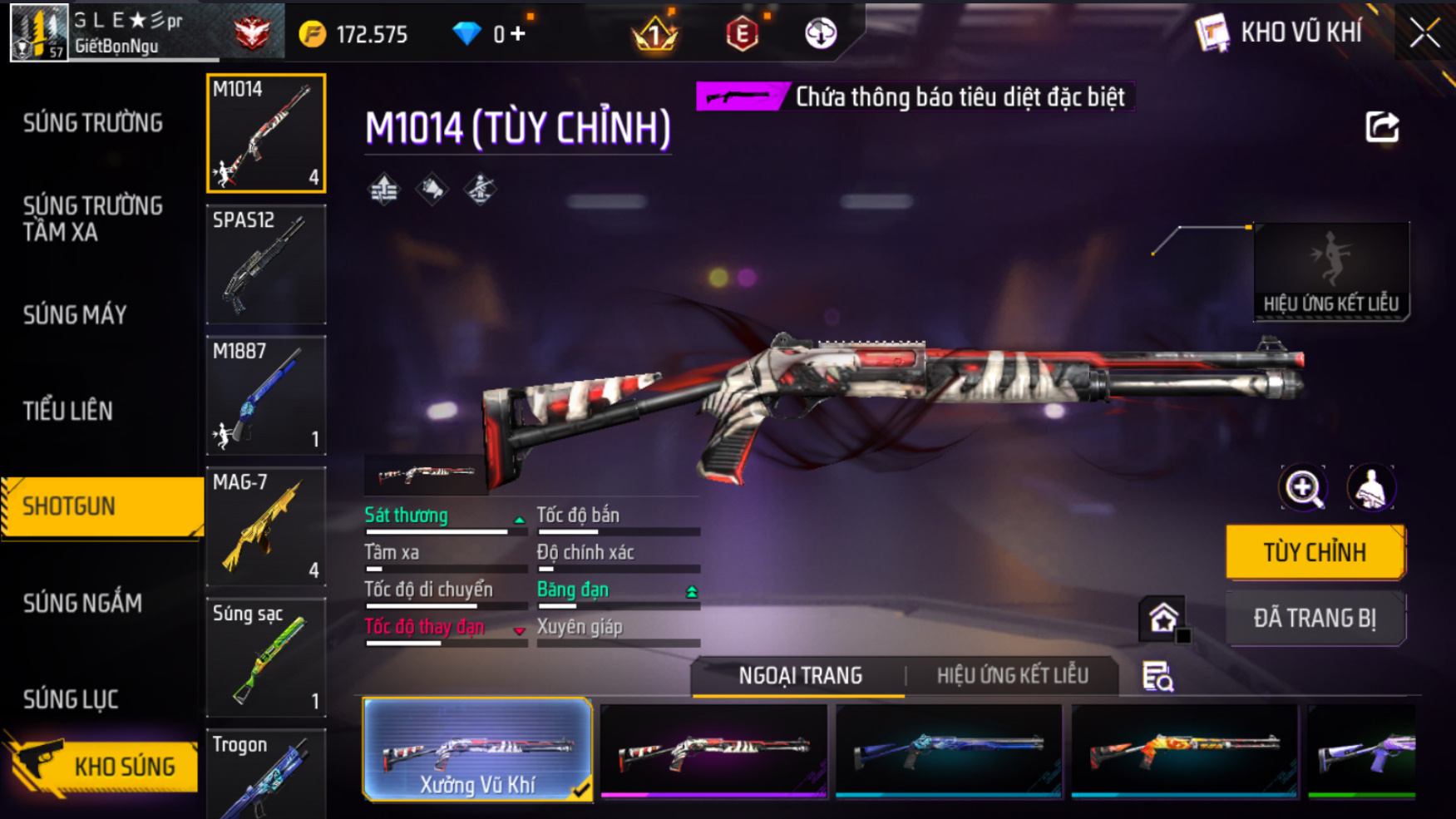Viewport: 1456px width, 819px height.
Task: Select the Súng sạc weapon tile
Action: tap(266, 658)
